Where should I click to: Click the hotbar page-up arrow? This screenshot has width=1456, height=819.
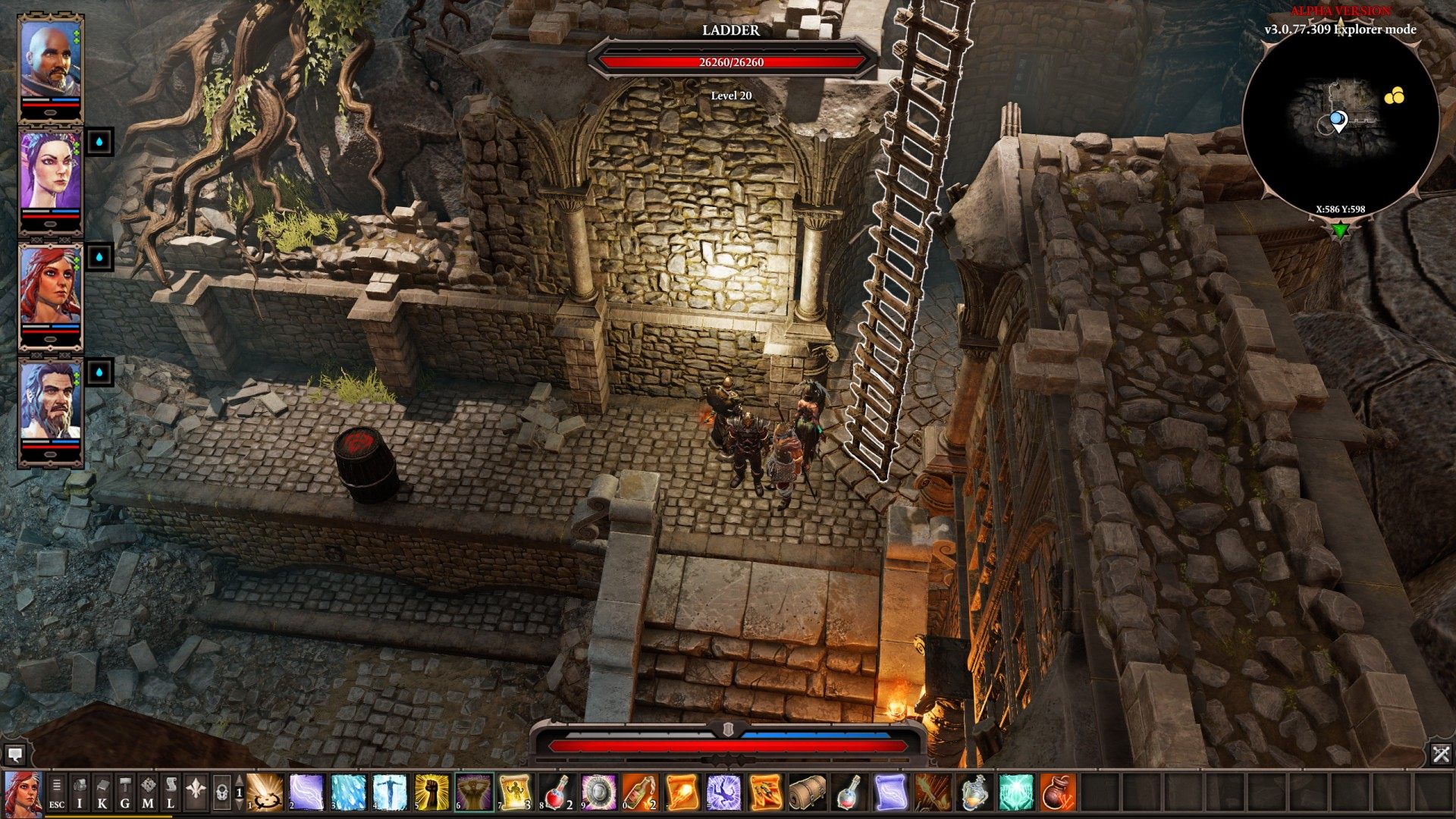pyautogui.click(x=240, y=780)
